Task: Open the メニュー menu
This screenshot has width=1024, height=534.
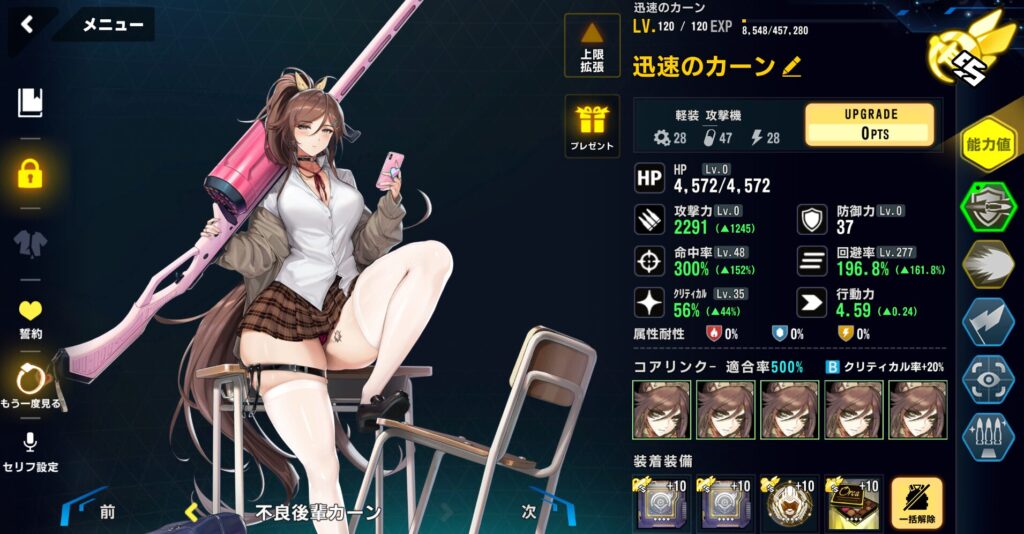Action: point(112,25)
